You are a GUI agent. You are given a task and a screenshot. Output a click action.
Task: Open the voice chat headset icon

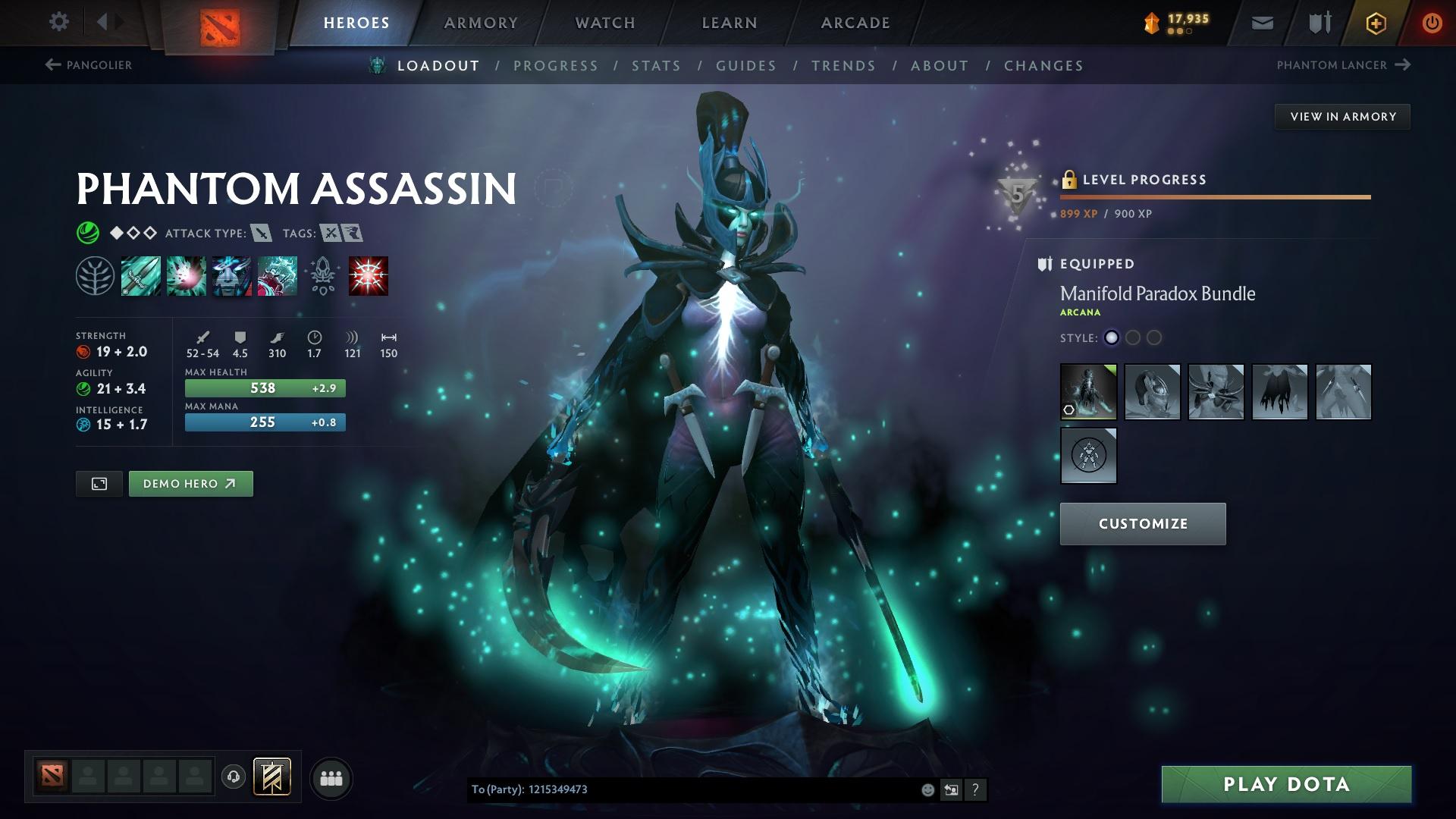(x=232, y=777)
